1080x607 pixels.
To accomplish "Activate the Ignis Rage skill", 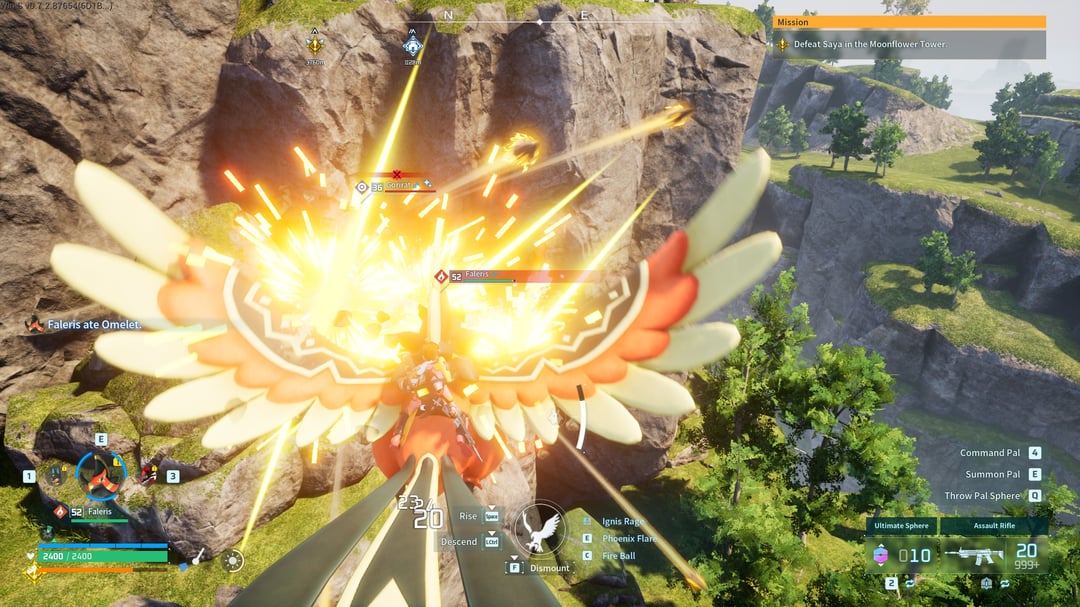I will (x=623, y=521).
